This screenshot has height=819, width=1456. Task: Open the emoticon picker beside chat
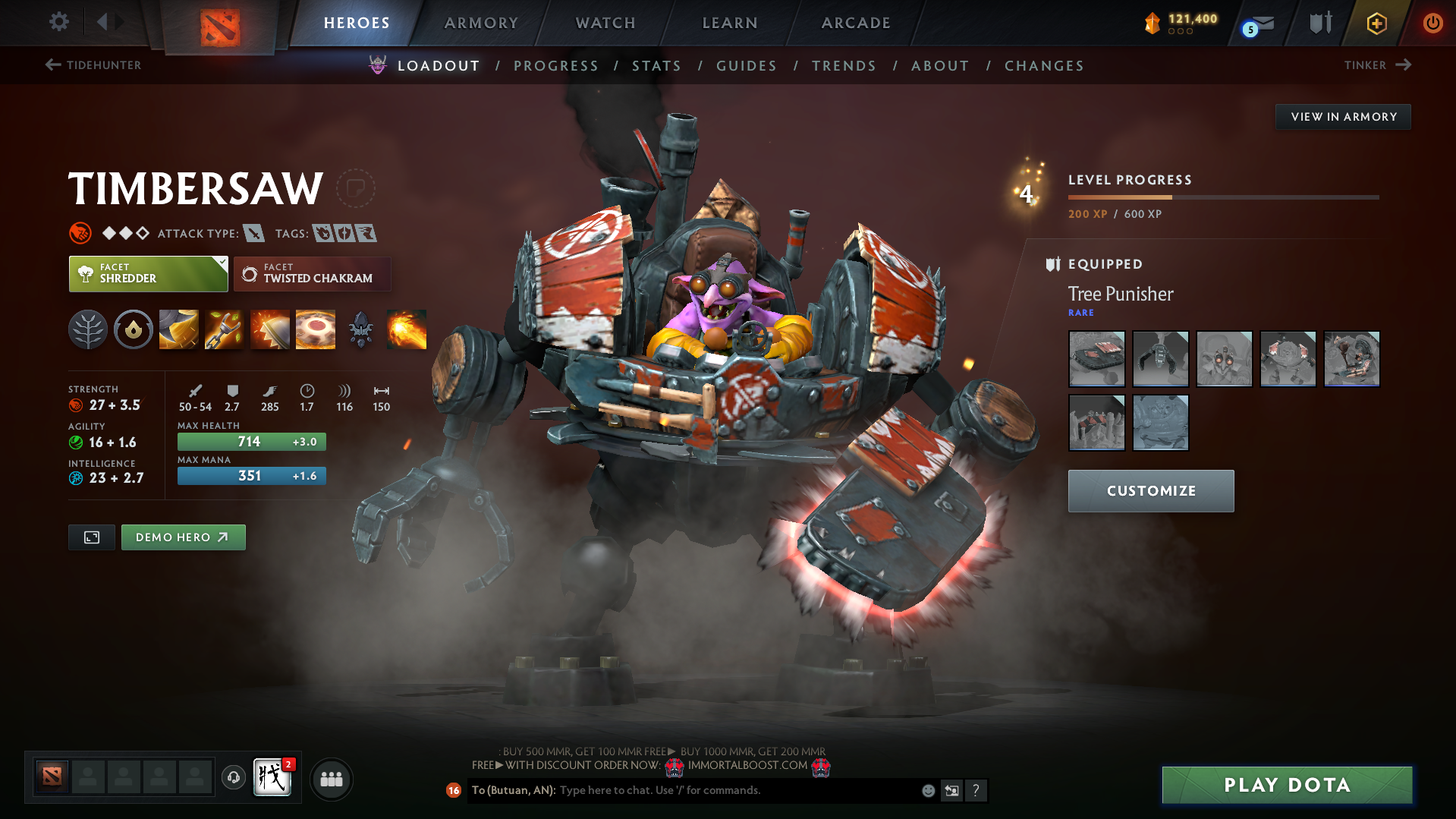pyautogui.click(x=927, y=790)
